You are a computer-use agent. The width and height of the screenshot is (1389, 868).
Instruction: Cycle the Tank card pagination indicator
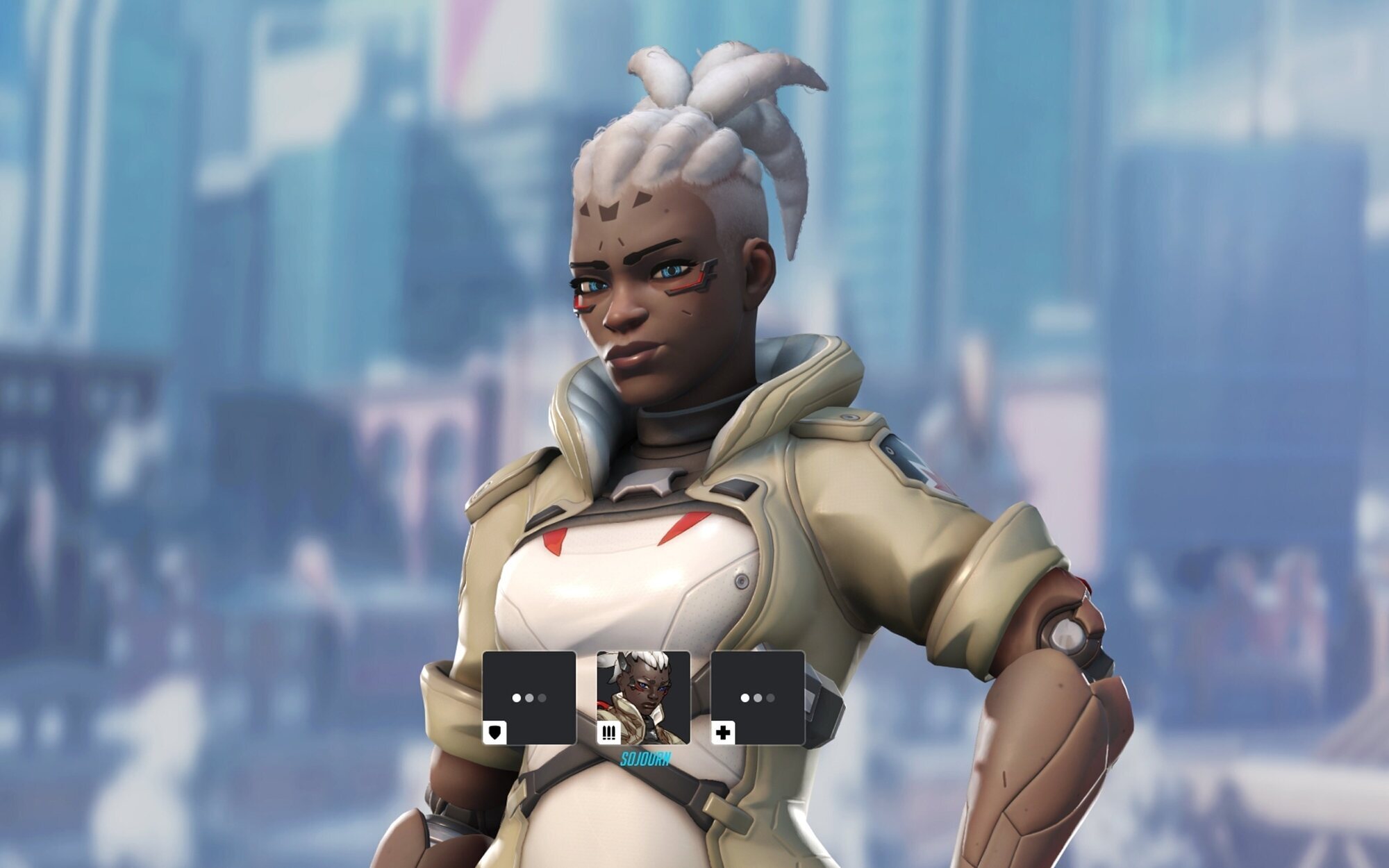(x=528, y=696)
